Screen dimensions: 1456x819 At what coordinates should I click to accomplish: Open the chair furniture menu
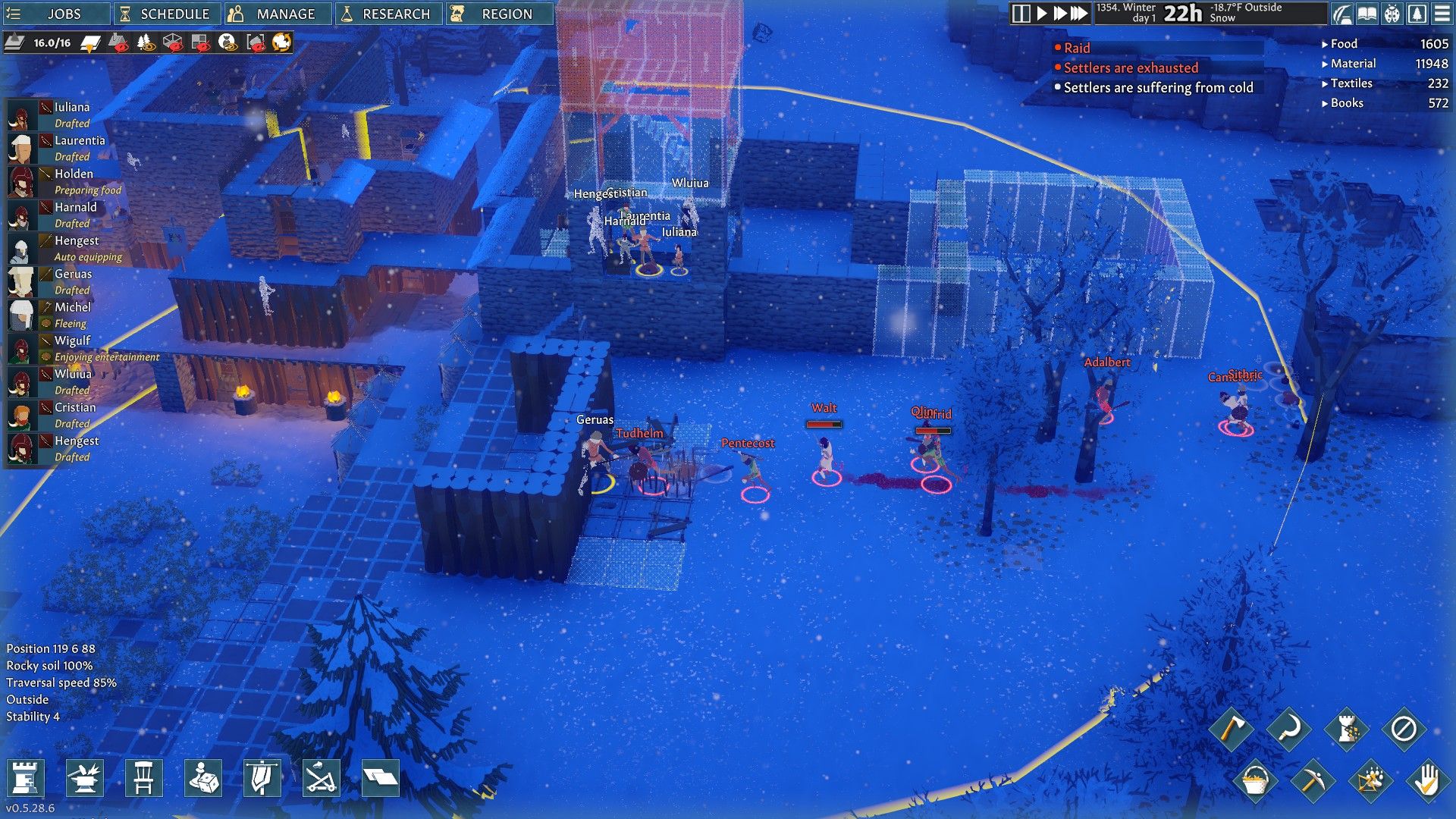(144, 779)
